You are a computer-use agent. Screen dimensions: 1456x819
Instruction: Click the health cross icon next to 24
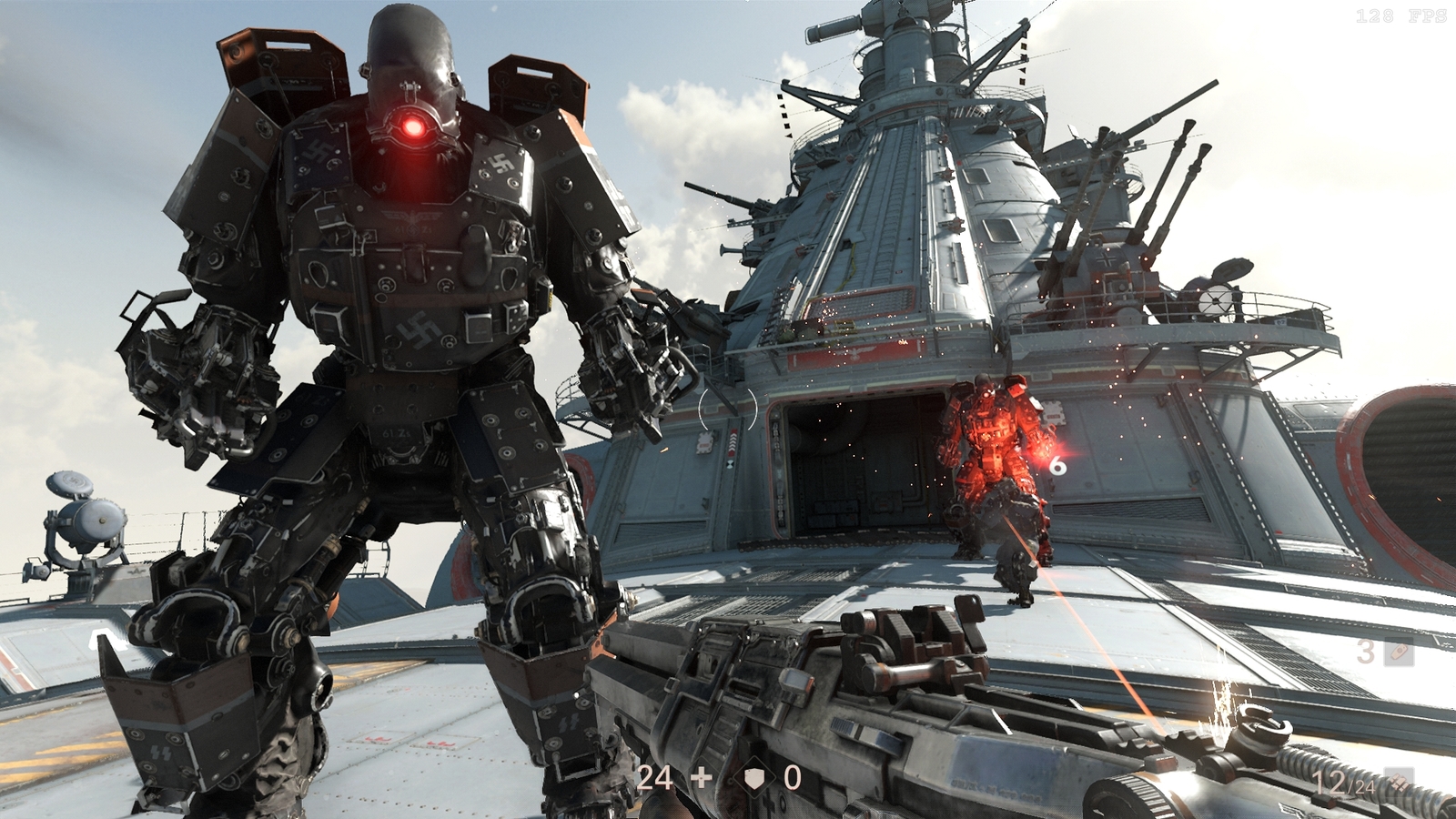point(701,779)
